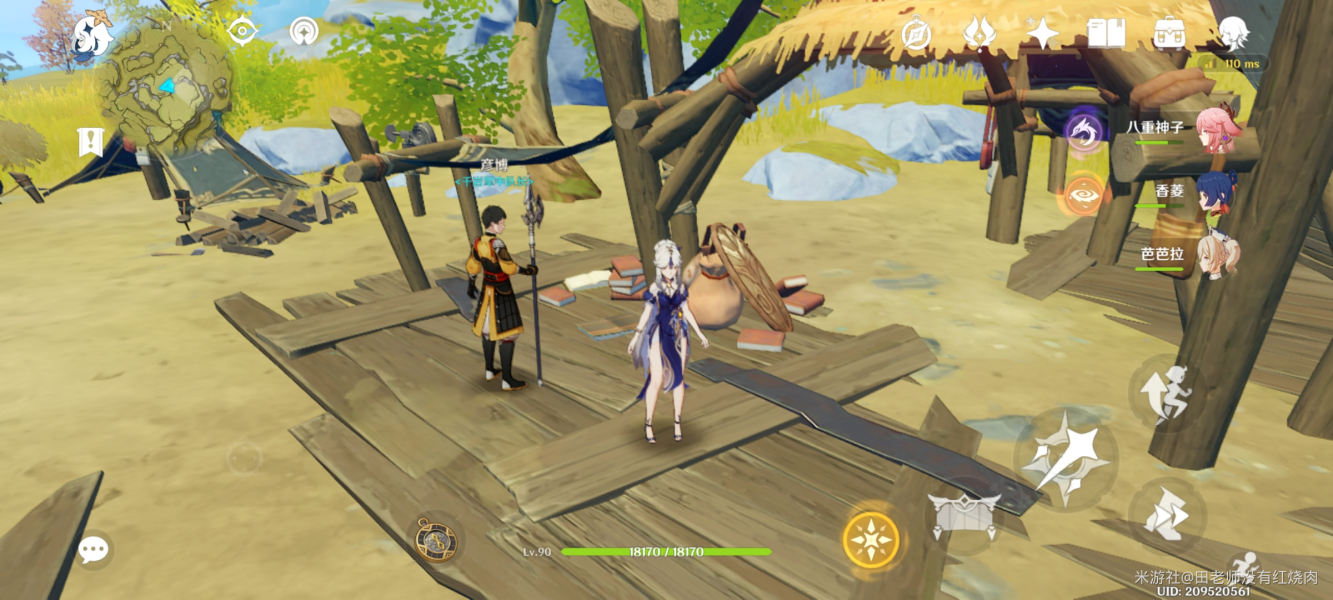This screenshot has height=600, width=1333.
Task: Open the Wish four-pointed star icon
Action: coord(1042,34)
